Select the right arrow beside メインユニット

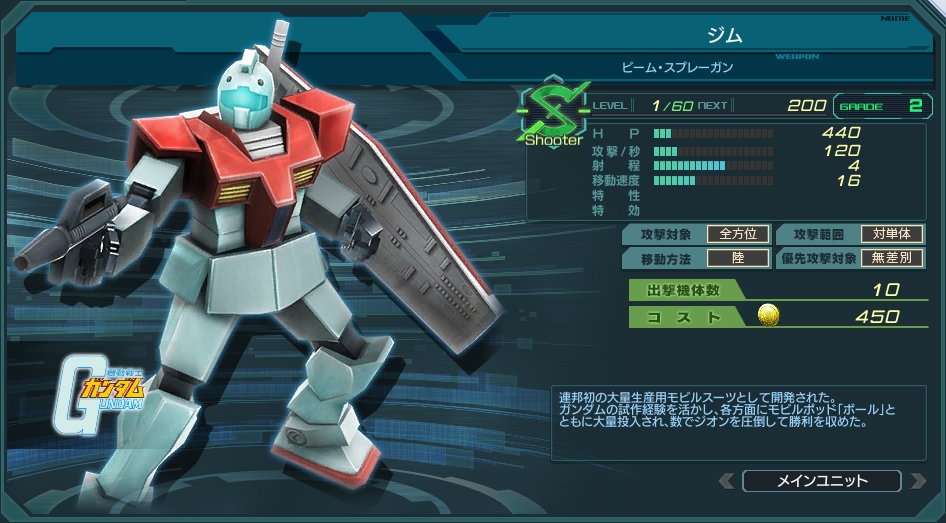click(x=917, y=481)
